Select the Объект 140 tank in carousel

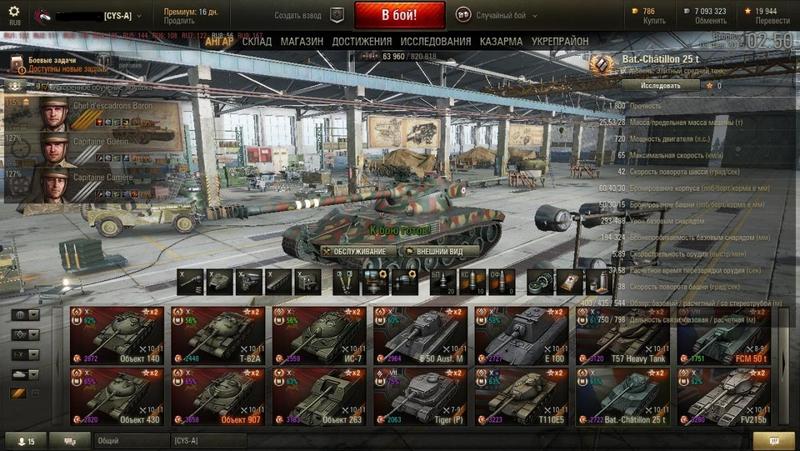click(117, 335)
